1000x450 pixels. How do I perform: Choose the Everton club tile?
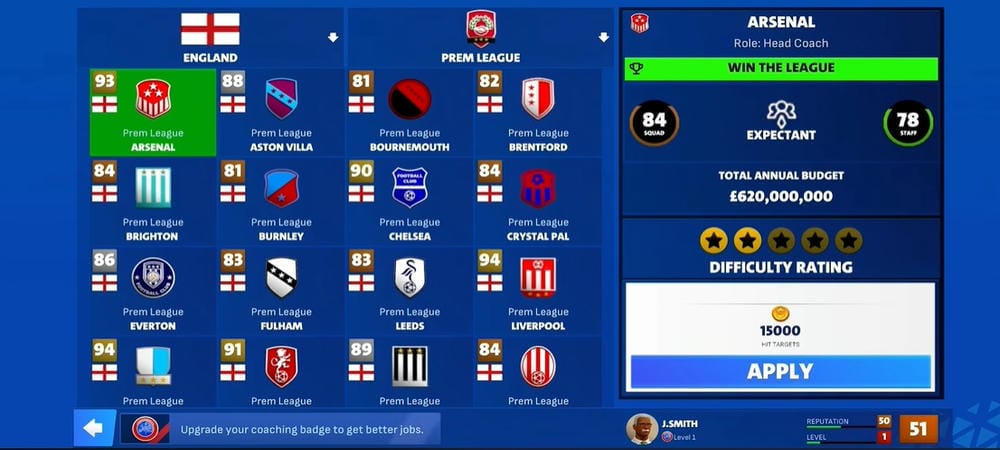pos(152,291)
